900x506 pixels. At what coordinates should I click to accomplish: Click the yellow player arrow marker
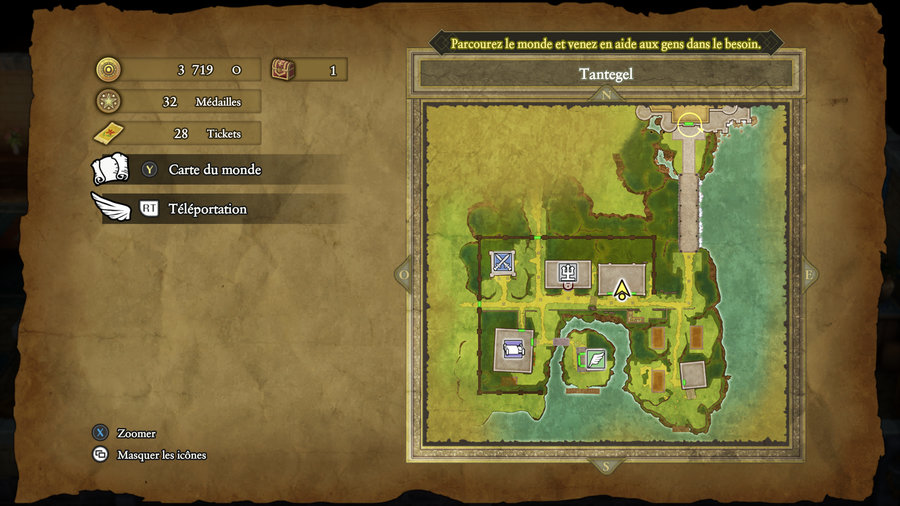[x=622, y=290]
